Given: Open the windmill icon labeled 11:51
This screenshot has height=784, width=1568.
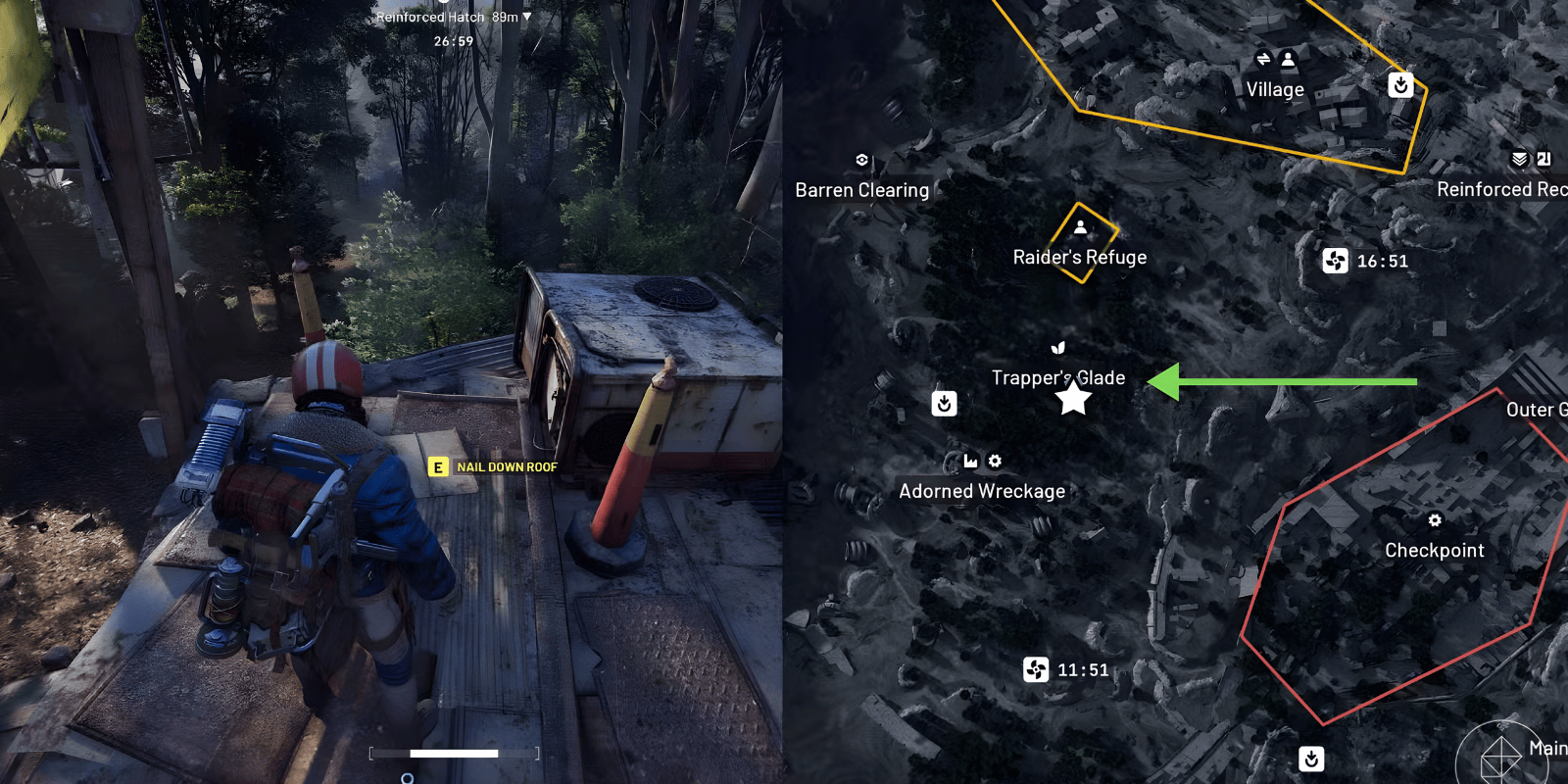Looking at the screenshot, I should [x=1035, y=670].
